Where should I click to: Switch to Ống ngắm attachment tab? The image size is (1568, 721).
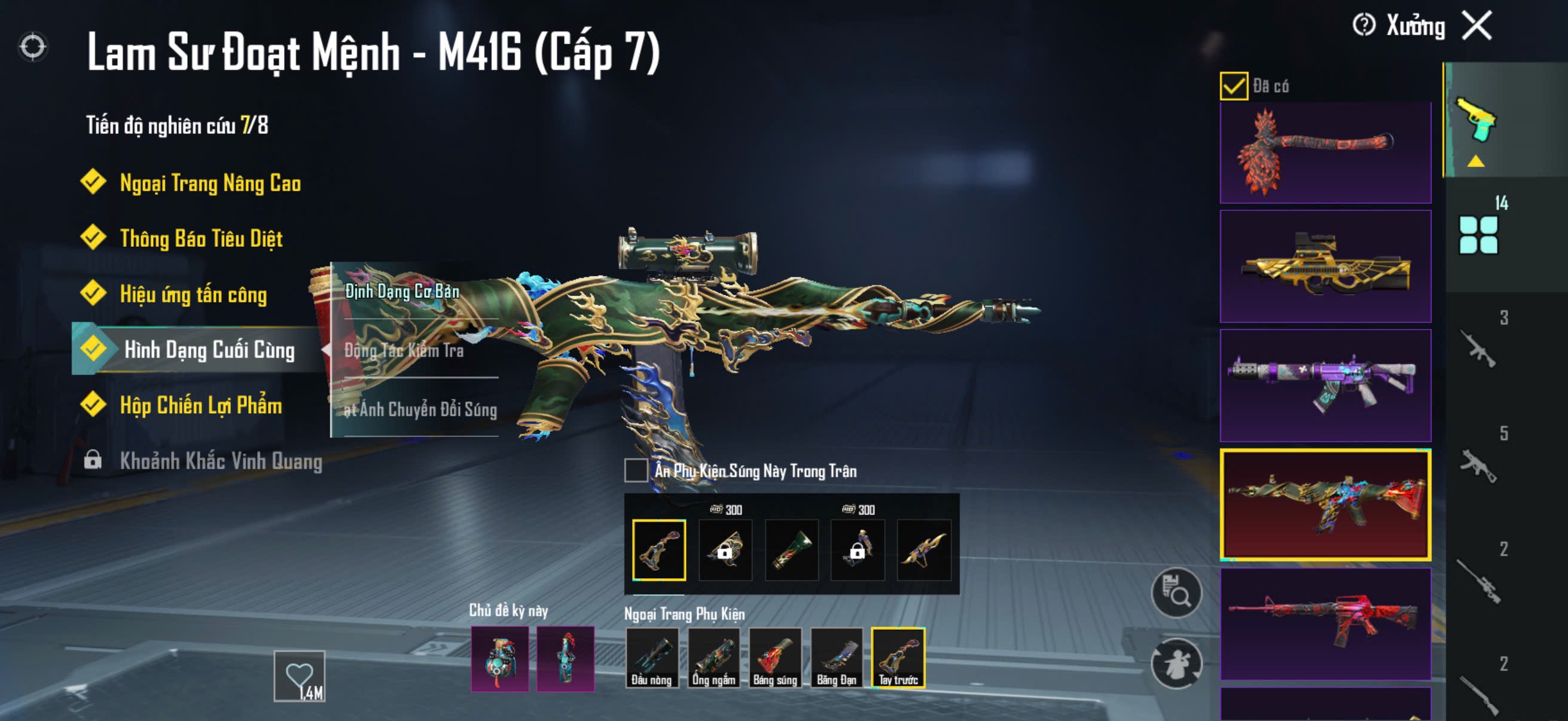pyautogui.click(x=713, y=658)
